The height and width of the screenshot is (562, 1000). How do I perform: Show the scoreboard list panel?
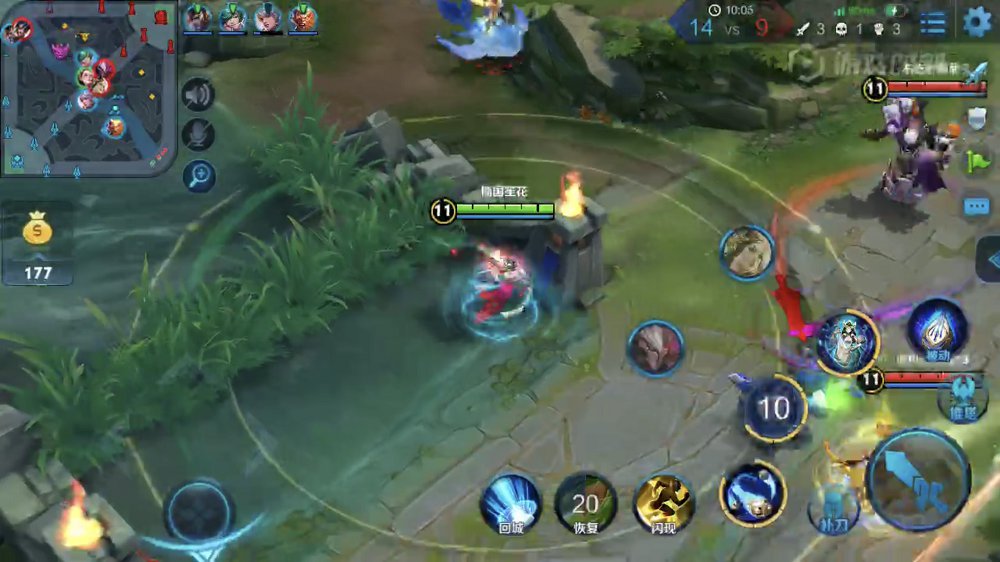933,22
